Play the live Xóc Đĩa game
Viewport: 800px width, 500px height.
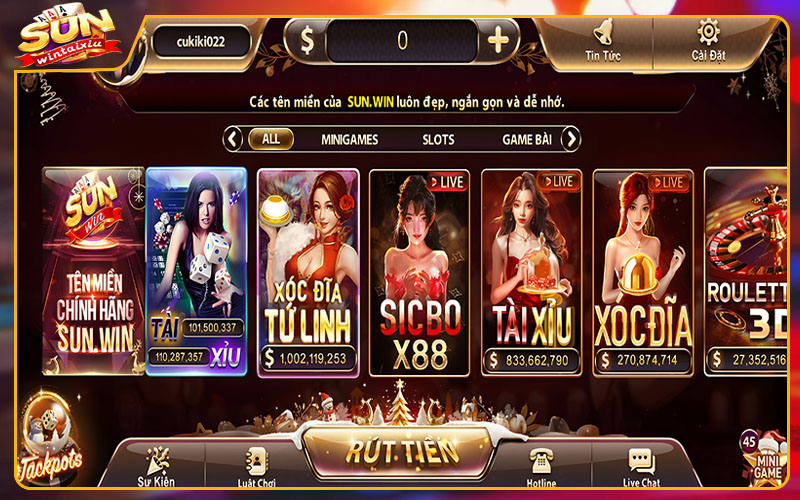click(x=643, y=270)
